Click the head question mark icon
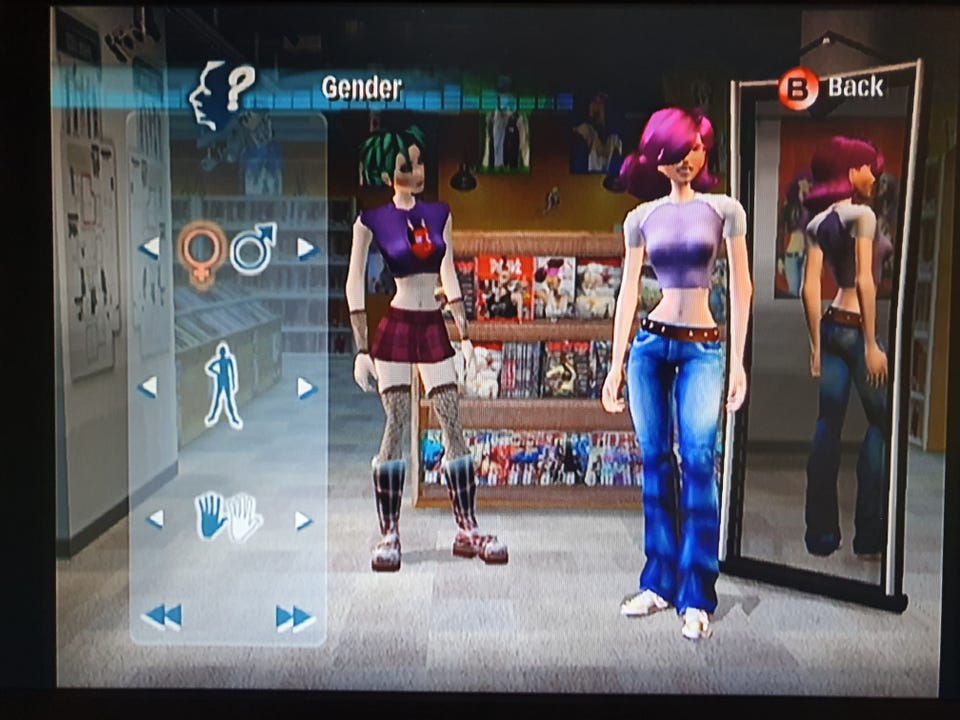 [x=221, y=94]
